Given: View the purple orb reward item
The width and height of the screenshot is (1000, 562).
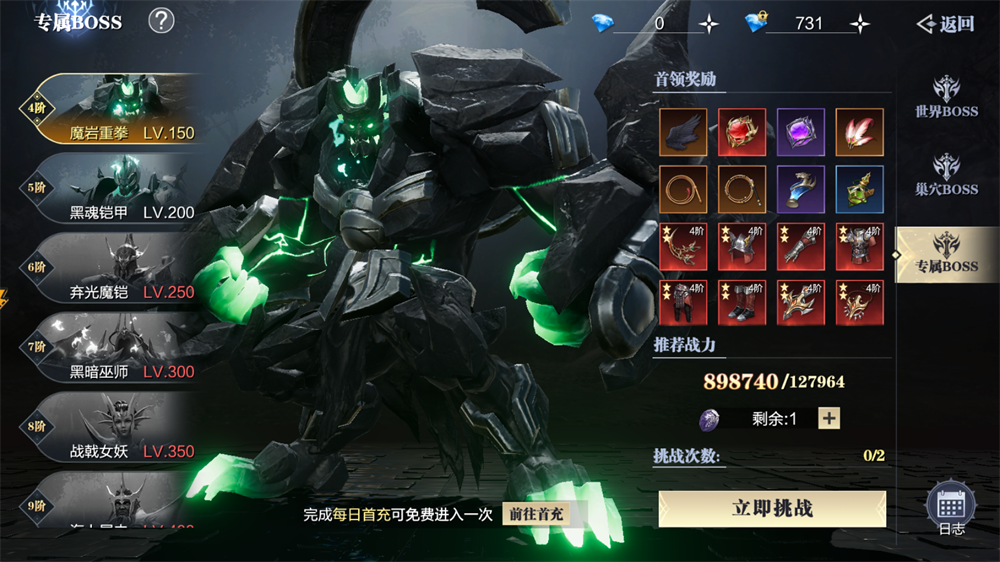Looking at the screenshot, I should pyautogui.click(x=801, y=132).
